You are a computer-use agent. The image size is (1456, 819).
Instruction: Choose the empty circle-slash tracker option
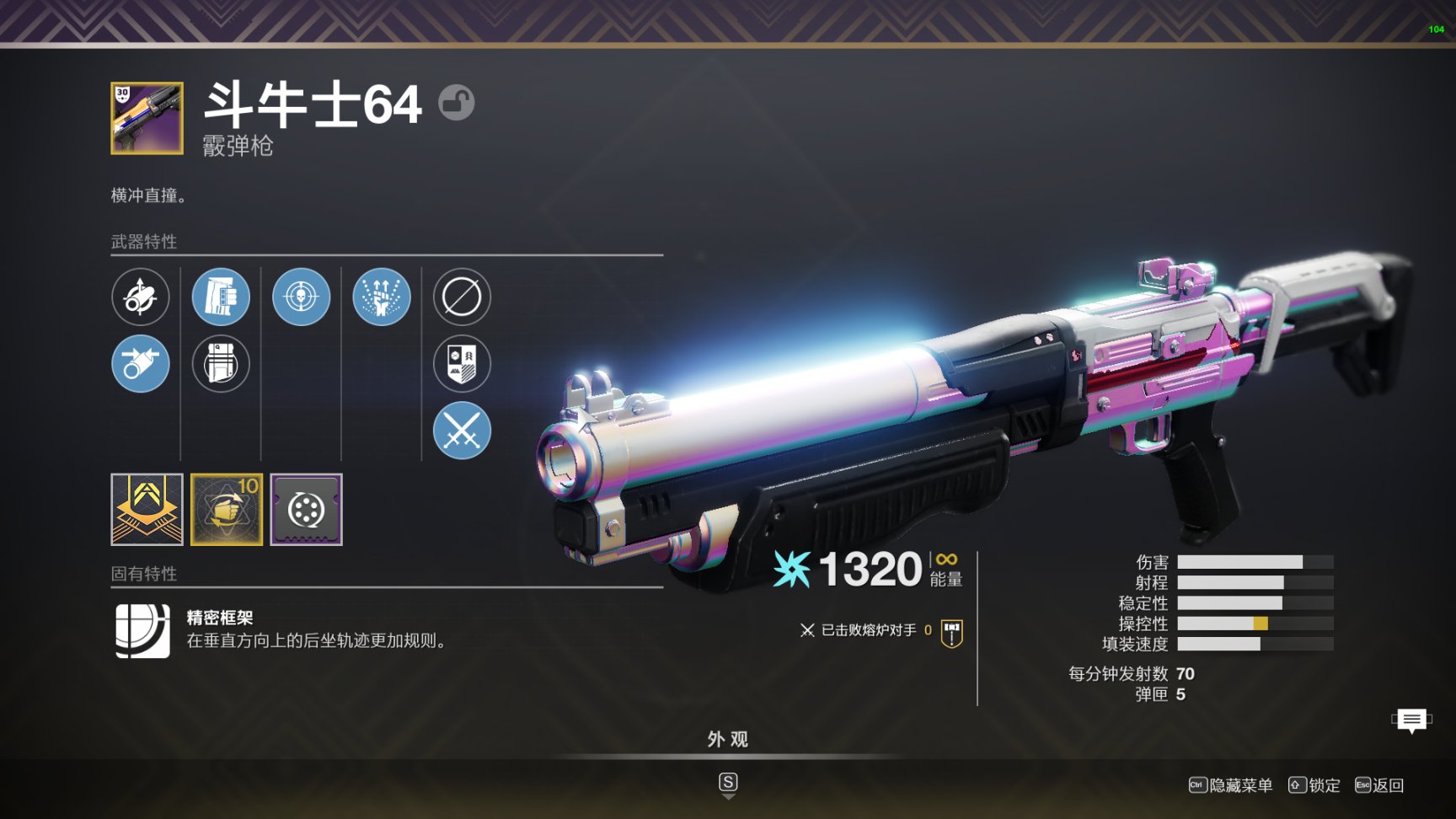[462, 297]
